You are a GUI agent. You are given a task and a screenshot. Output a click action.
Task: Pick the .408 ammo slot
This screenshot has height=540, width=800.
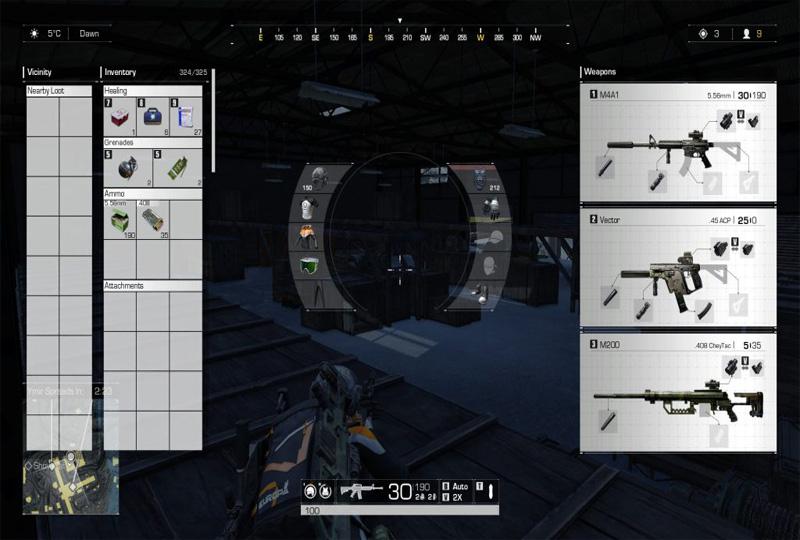(x=153, y=221)
